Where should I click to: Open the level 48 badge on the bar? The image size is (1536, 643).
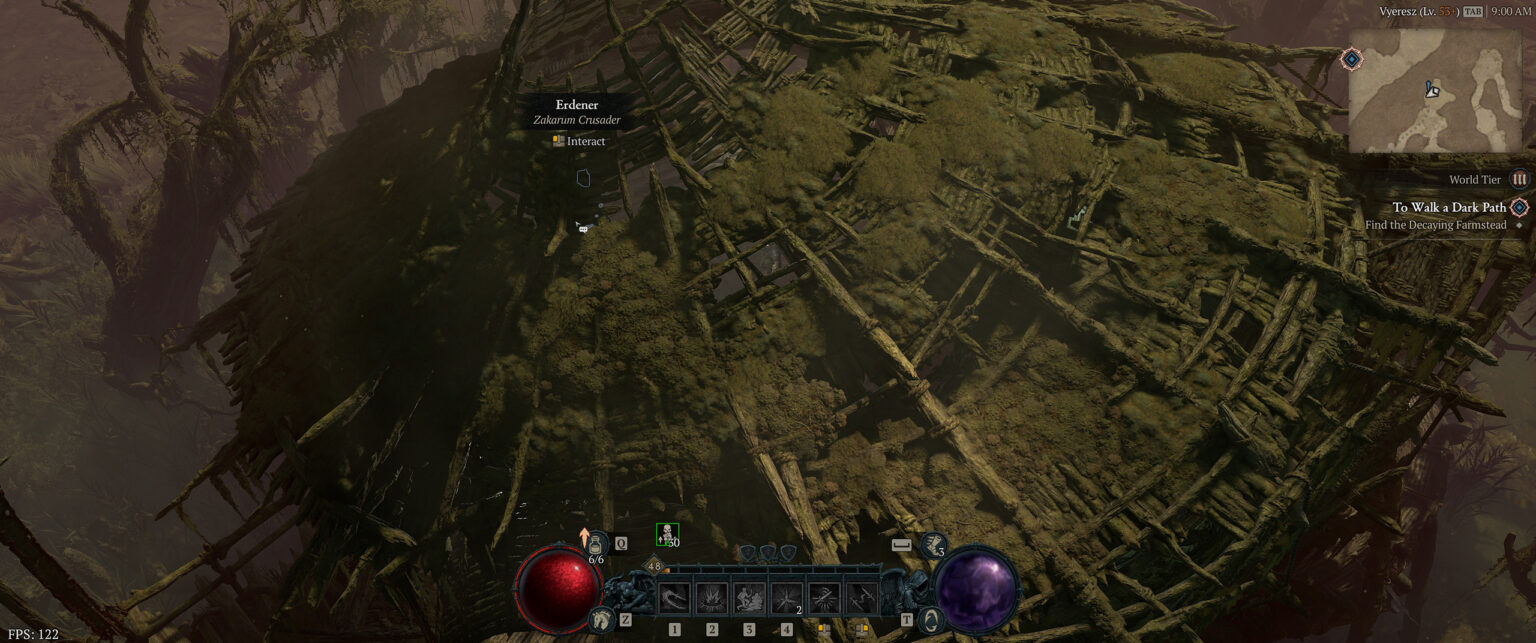(655, 567)
